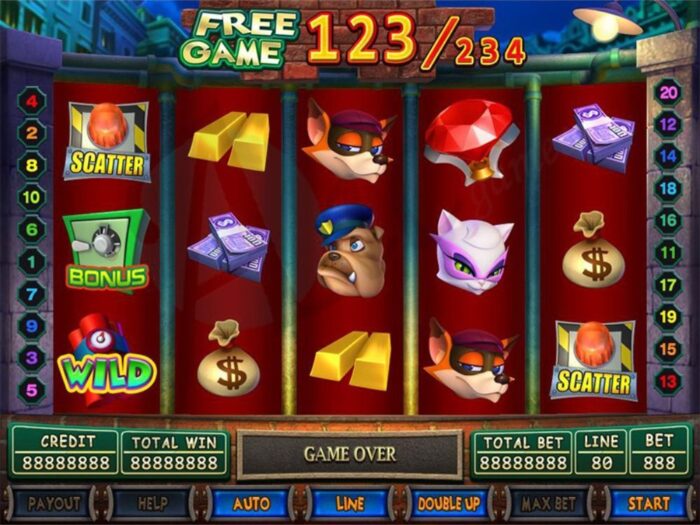Show payline marker number 5

[x=31, y=390]
